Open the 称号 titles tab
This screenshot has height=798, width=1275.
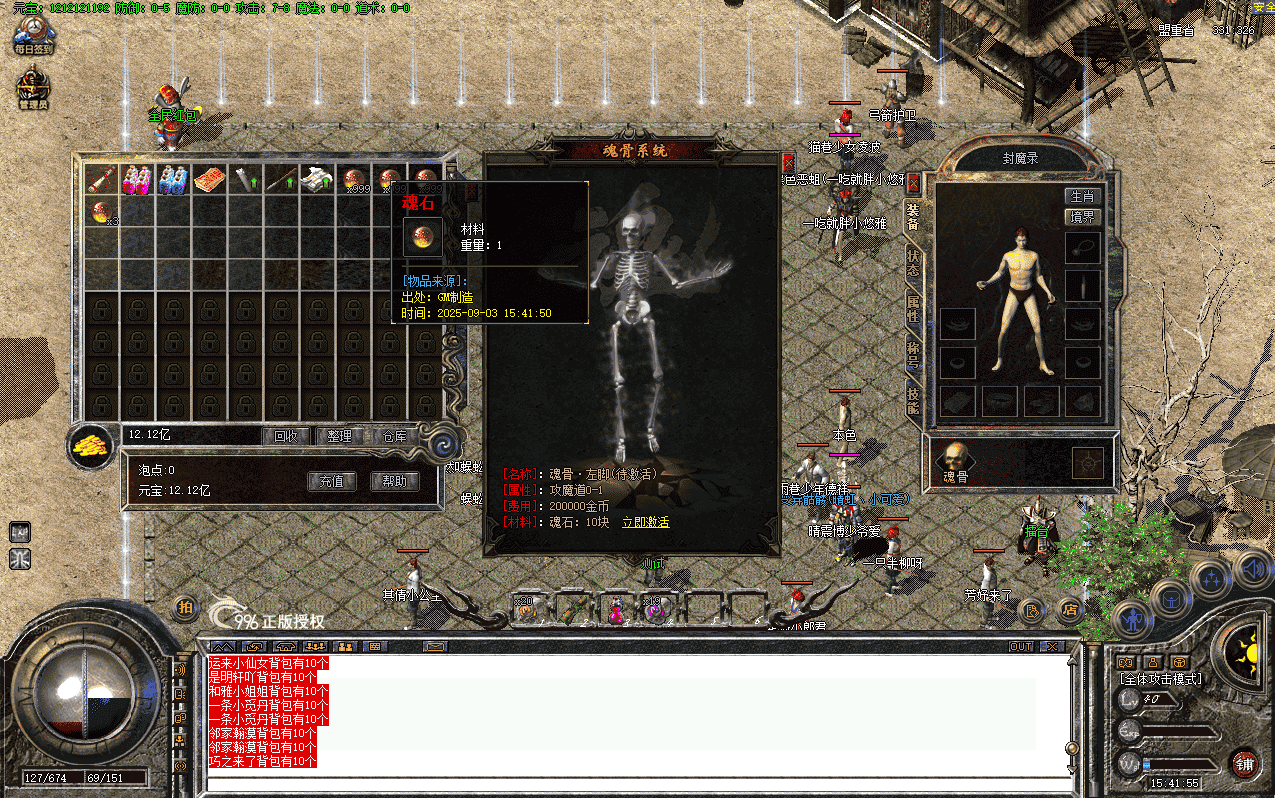[x=913, y=355]
